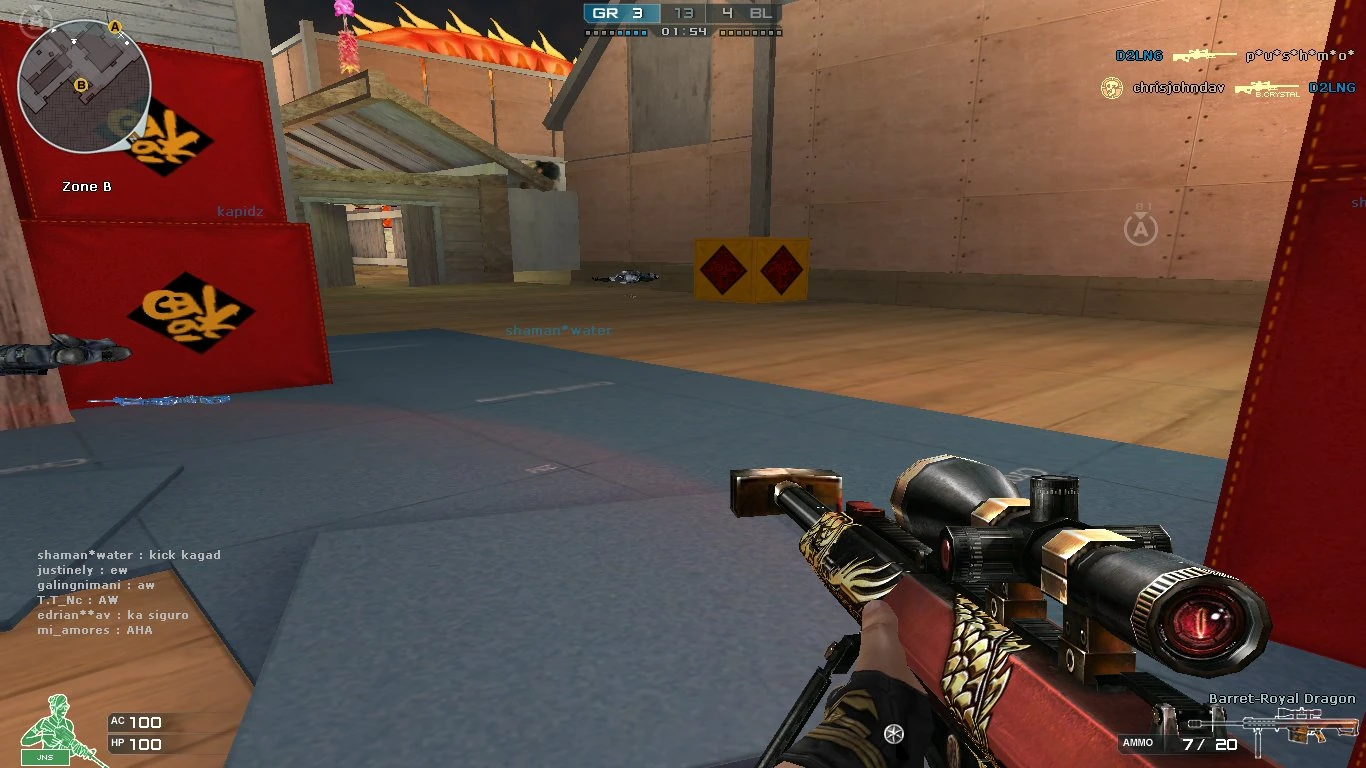Switch to the BL team score tab
The image size is (1366, 768).
coord(756,15)
